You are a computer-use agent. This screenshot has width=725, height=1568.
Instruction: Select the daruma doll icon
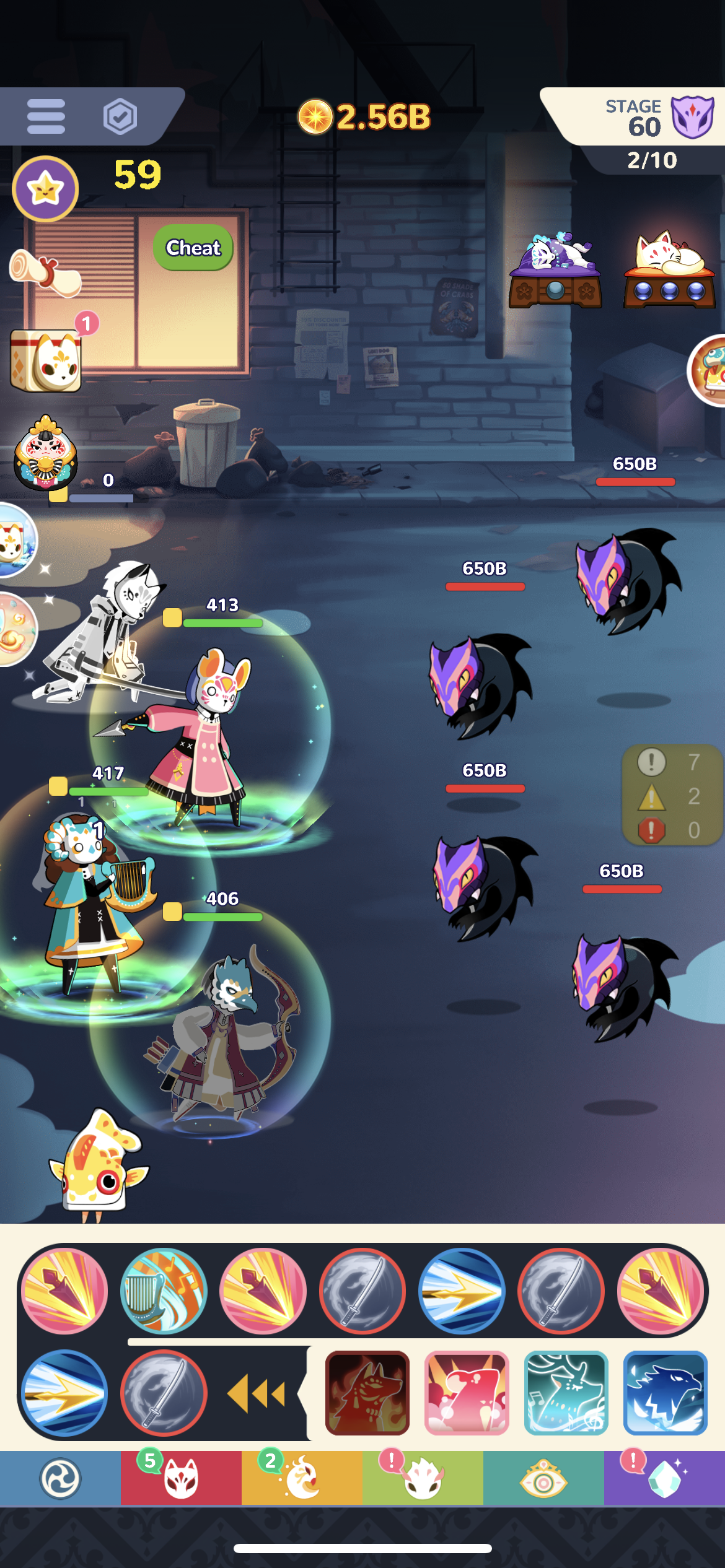[x=46, y=453]
